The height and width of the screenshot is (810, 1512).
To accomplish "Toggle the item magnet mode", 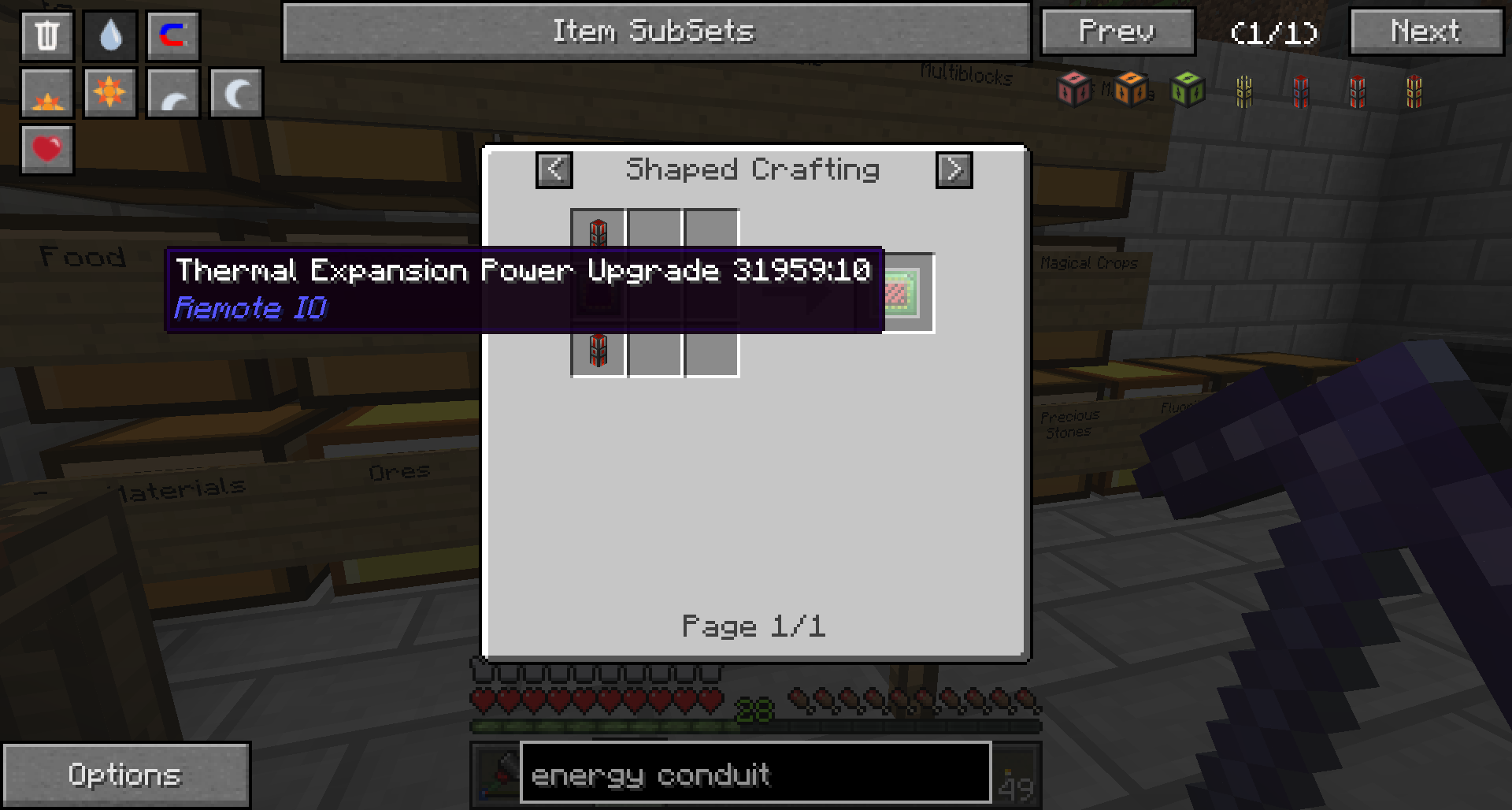I will tap(173, 35).
